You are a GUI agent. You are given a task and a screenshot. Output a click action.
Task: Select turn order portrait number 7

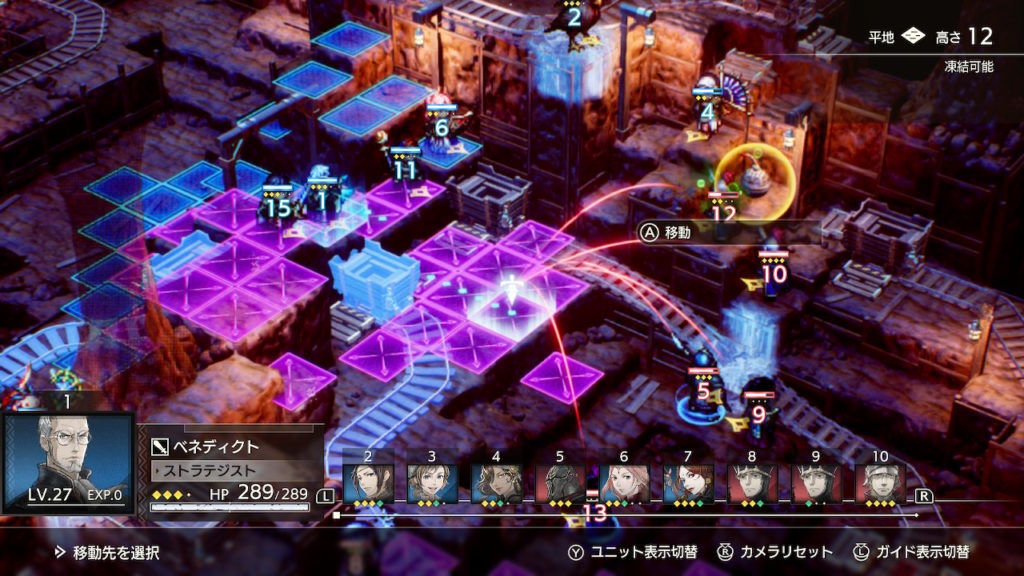tap(688, 483)
